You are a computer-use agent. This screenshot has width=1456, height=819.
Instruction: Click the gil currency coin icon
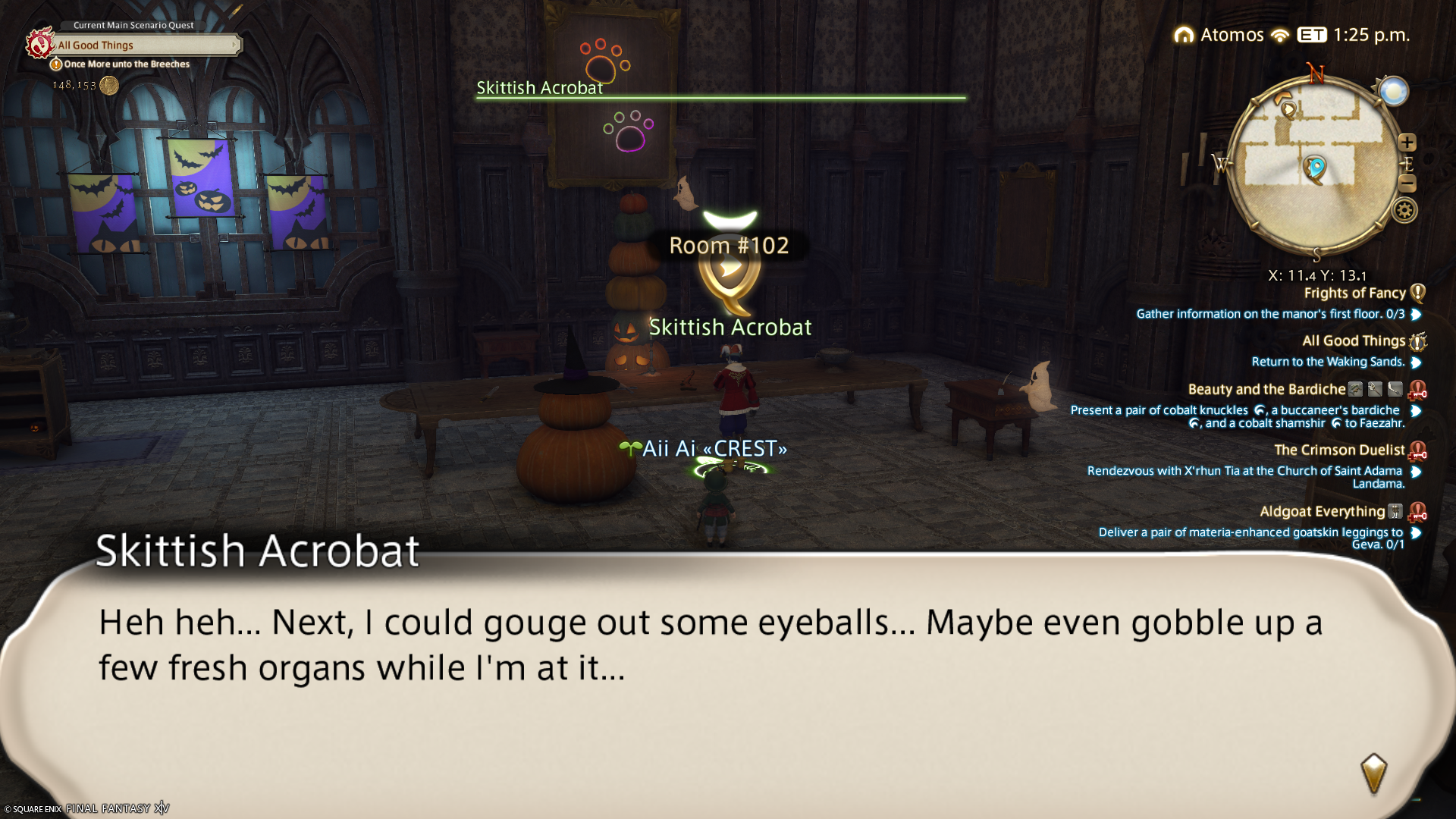[x=109, y=85]
